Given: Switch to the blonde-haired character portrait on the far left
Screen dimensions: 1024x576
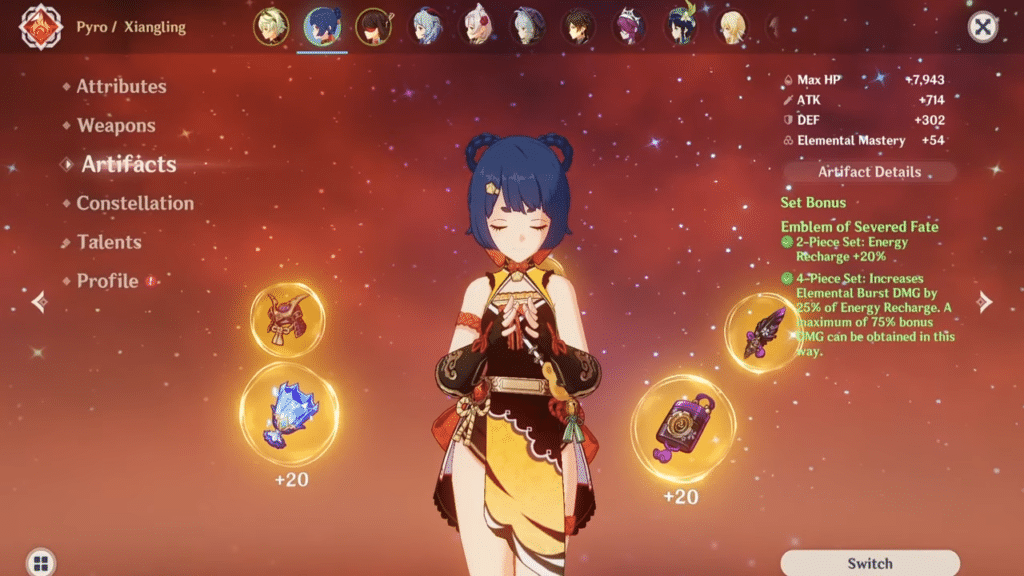Looking at the screenshot, I should pyautogui.click(x=270, y=27).
